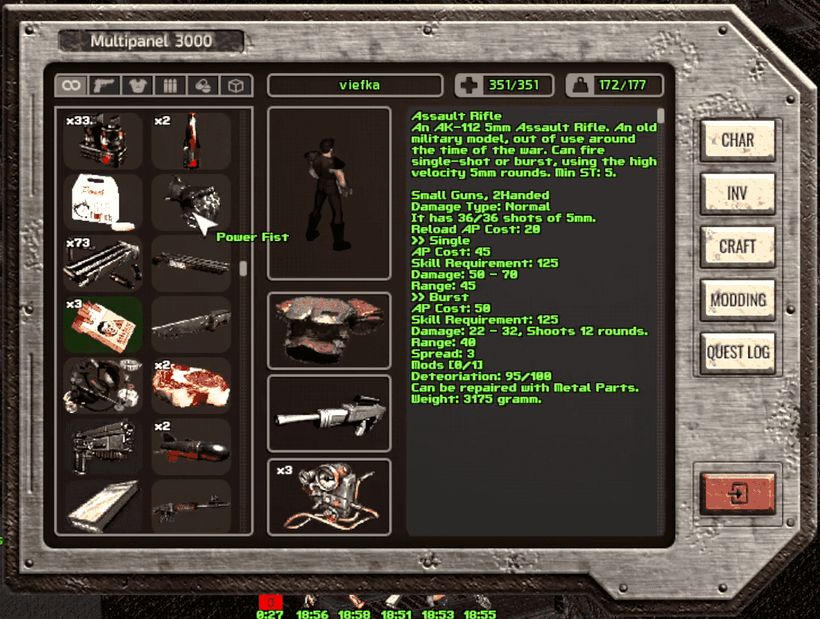The width and height of the screenshot is (820, 619).
Task: Select the Power Fist inventory item
Action: [191, 202]
